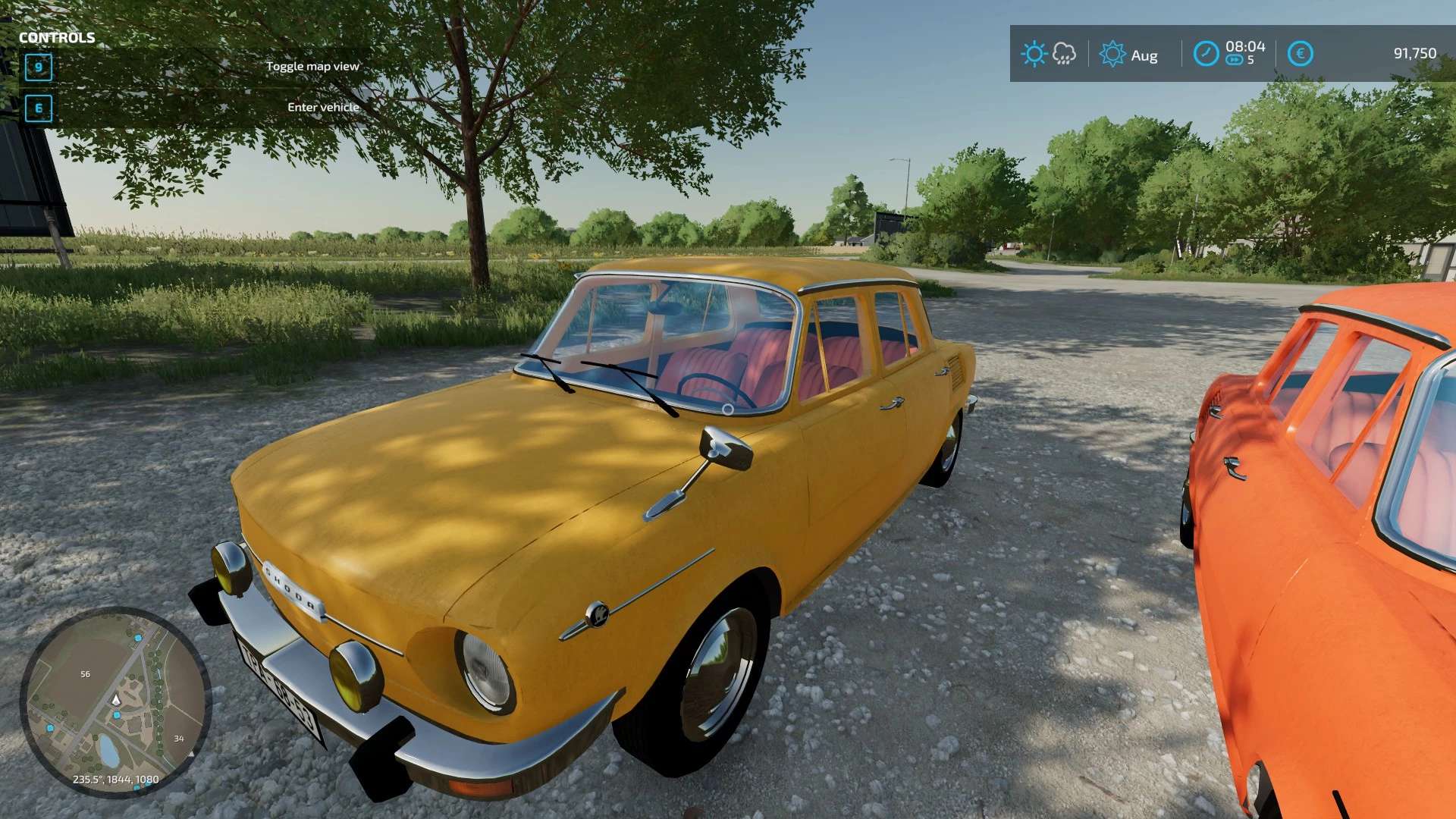
Task: Select the rain cloud forecast icon
Action: click(x=1065, y=54)
